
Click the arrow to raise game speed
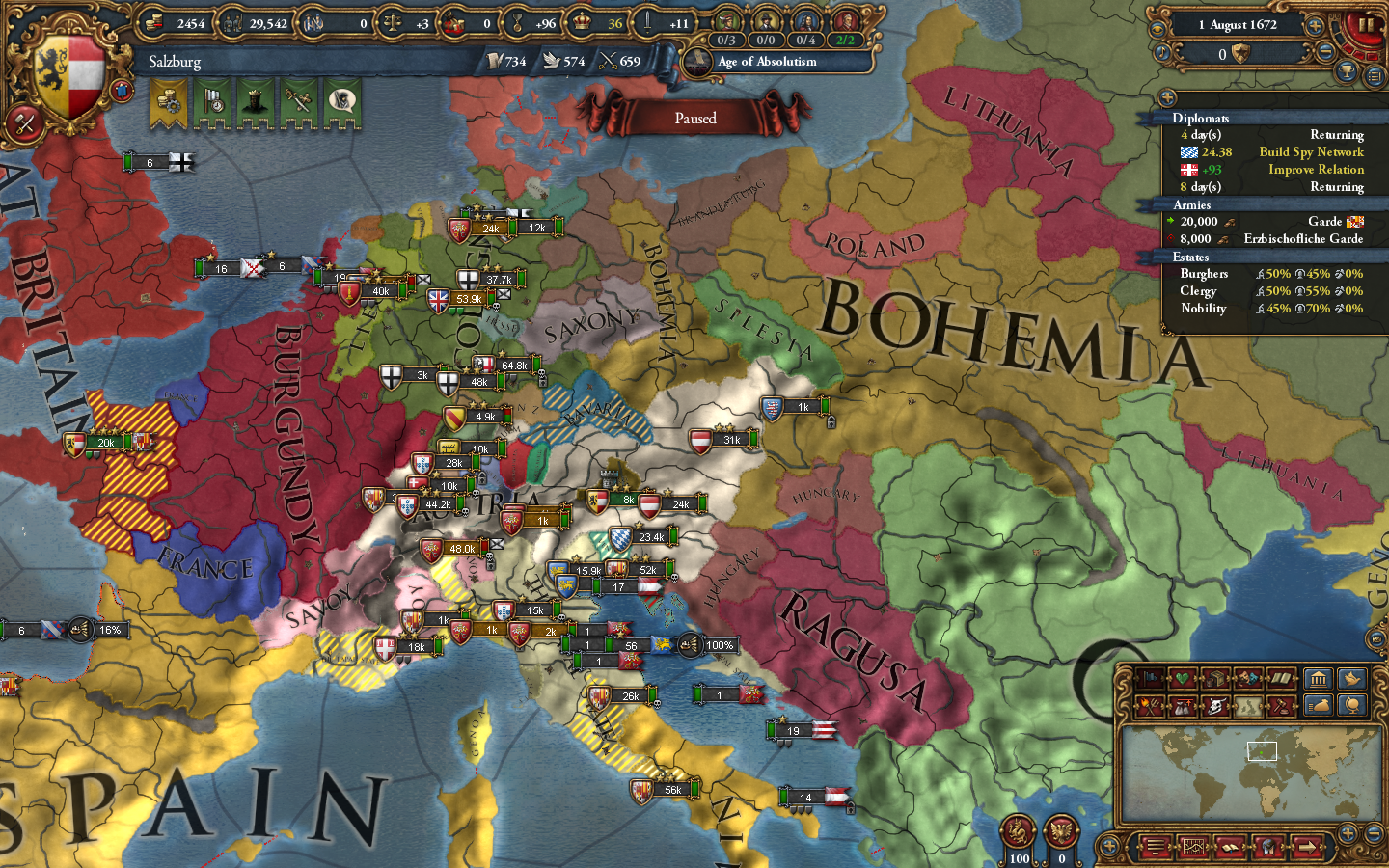1315,26
